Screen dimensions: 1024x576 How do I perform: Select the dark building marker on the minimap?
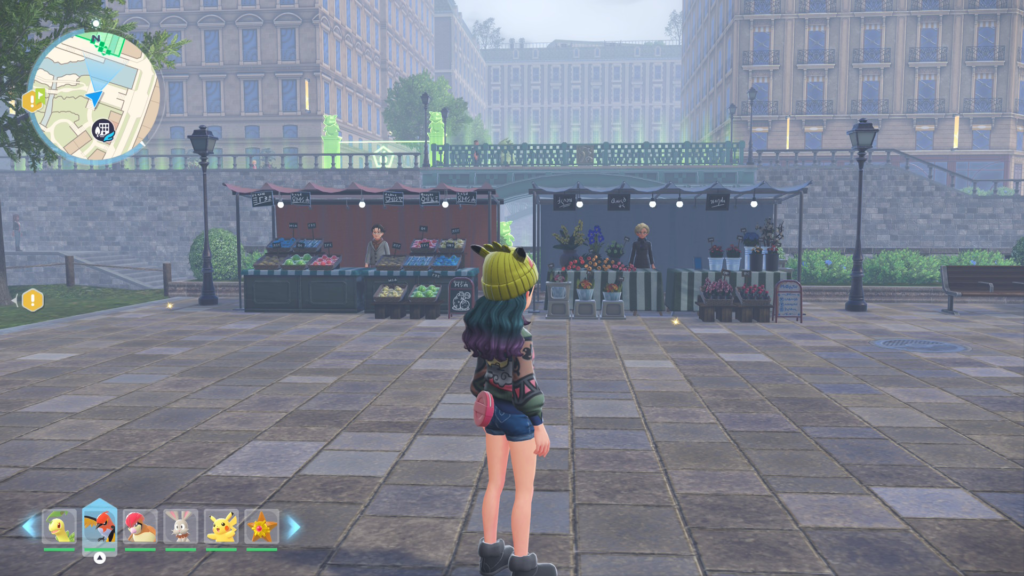pyautogui.click(x=102, y=128)
